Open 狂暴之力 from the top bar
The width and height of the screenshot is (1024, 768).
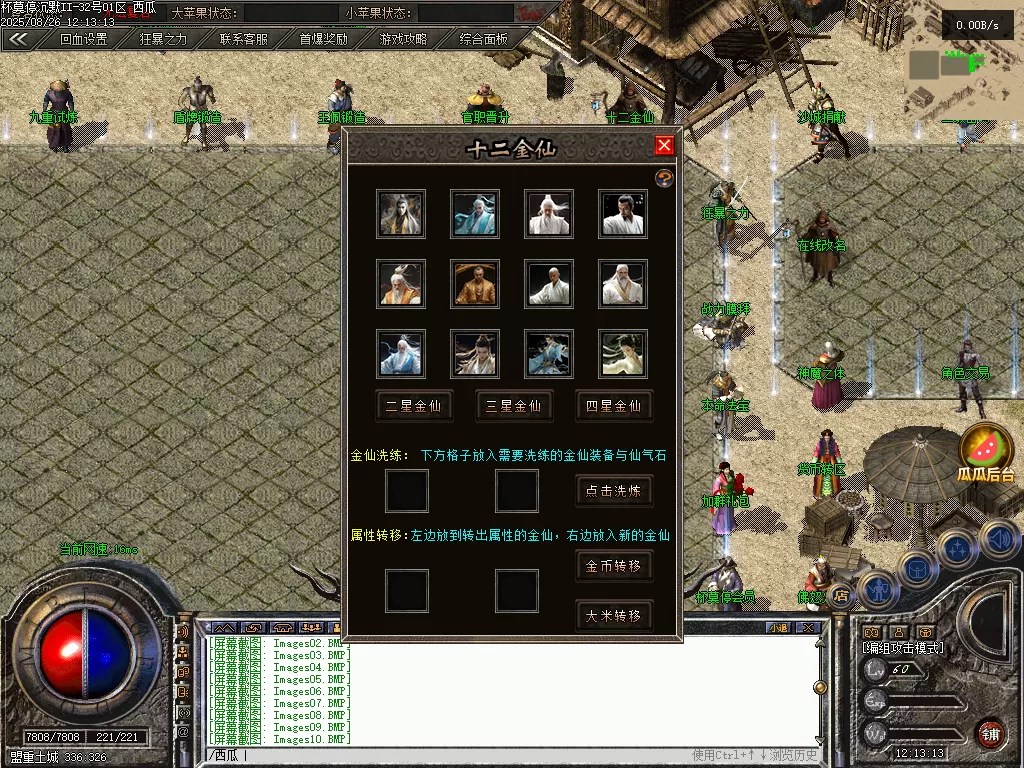click(163, 40)
